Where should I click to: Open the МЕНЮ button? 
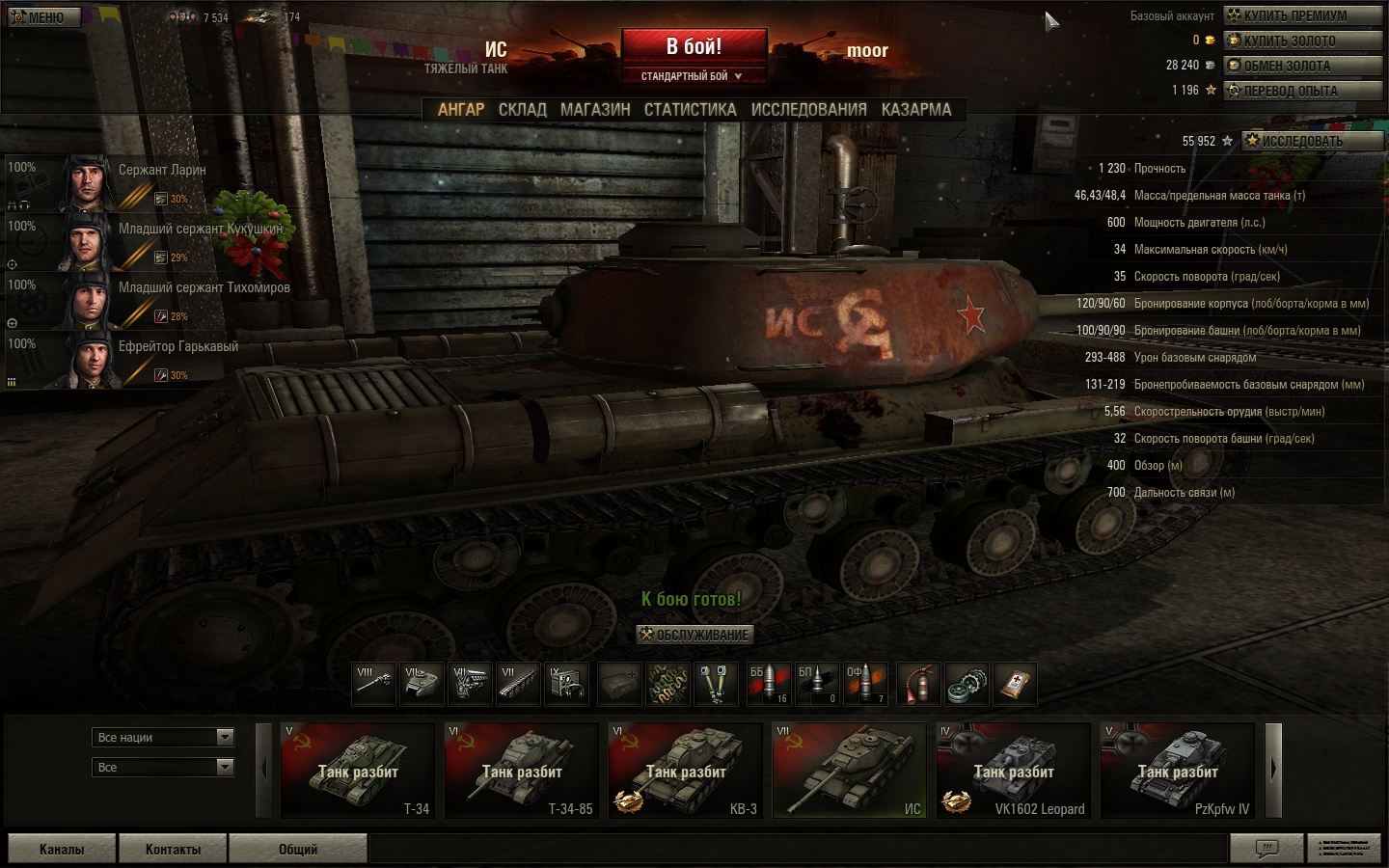(43, 17)
